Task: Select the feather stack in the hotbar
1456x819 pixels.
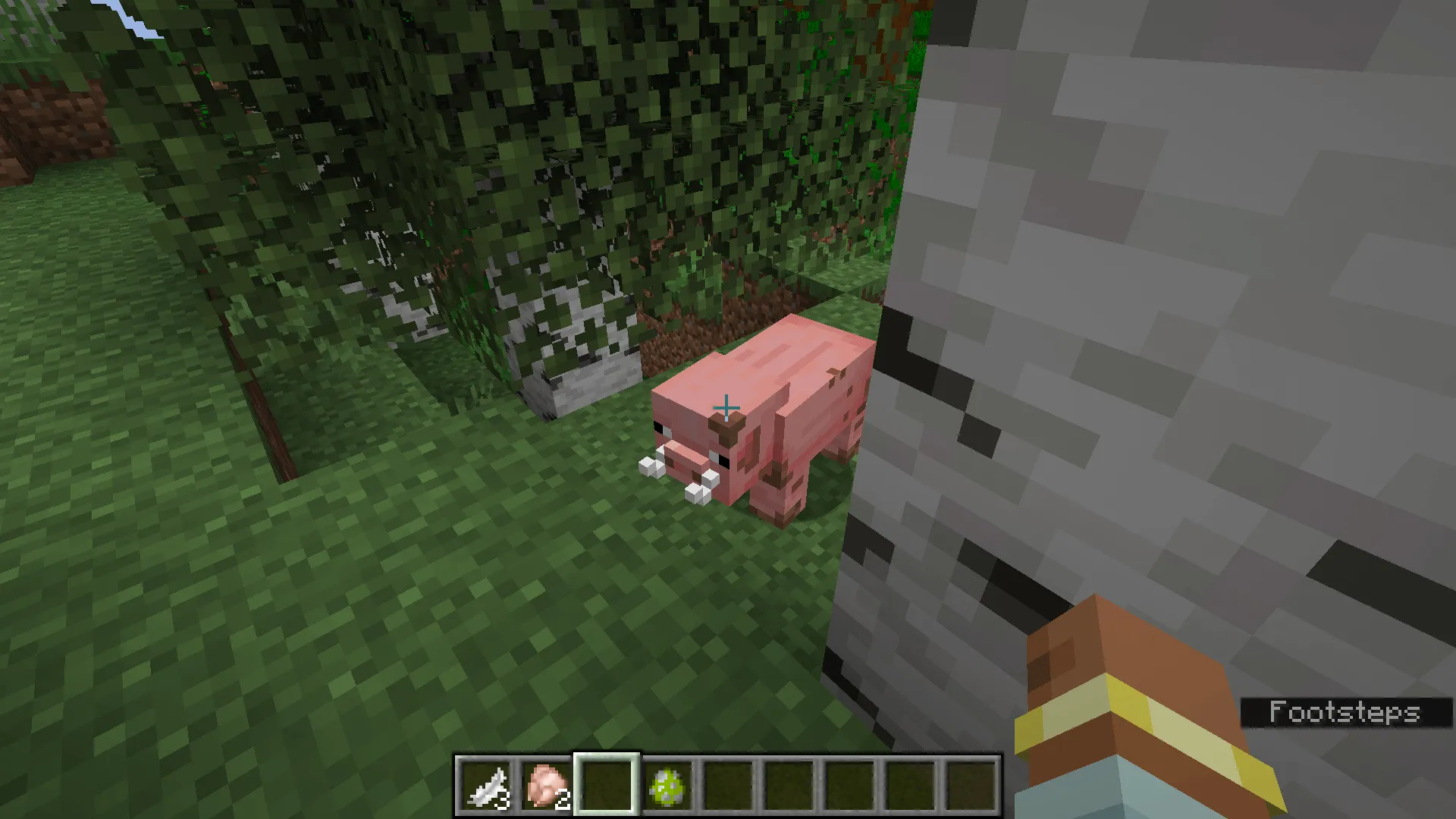Action: (x=485, y=785)
